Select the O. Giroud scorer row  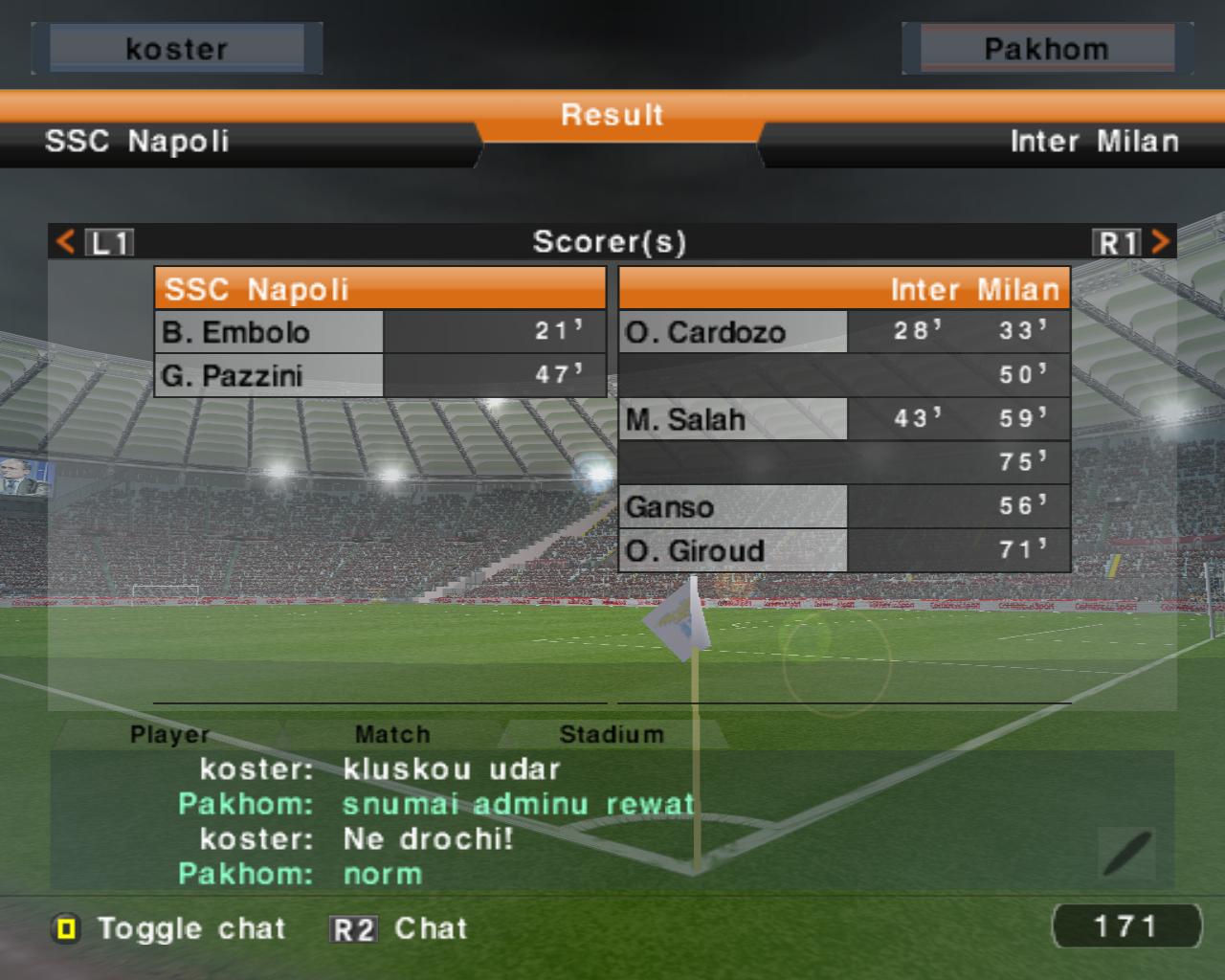coord(843,550)
